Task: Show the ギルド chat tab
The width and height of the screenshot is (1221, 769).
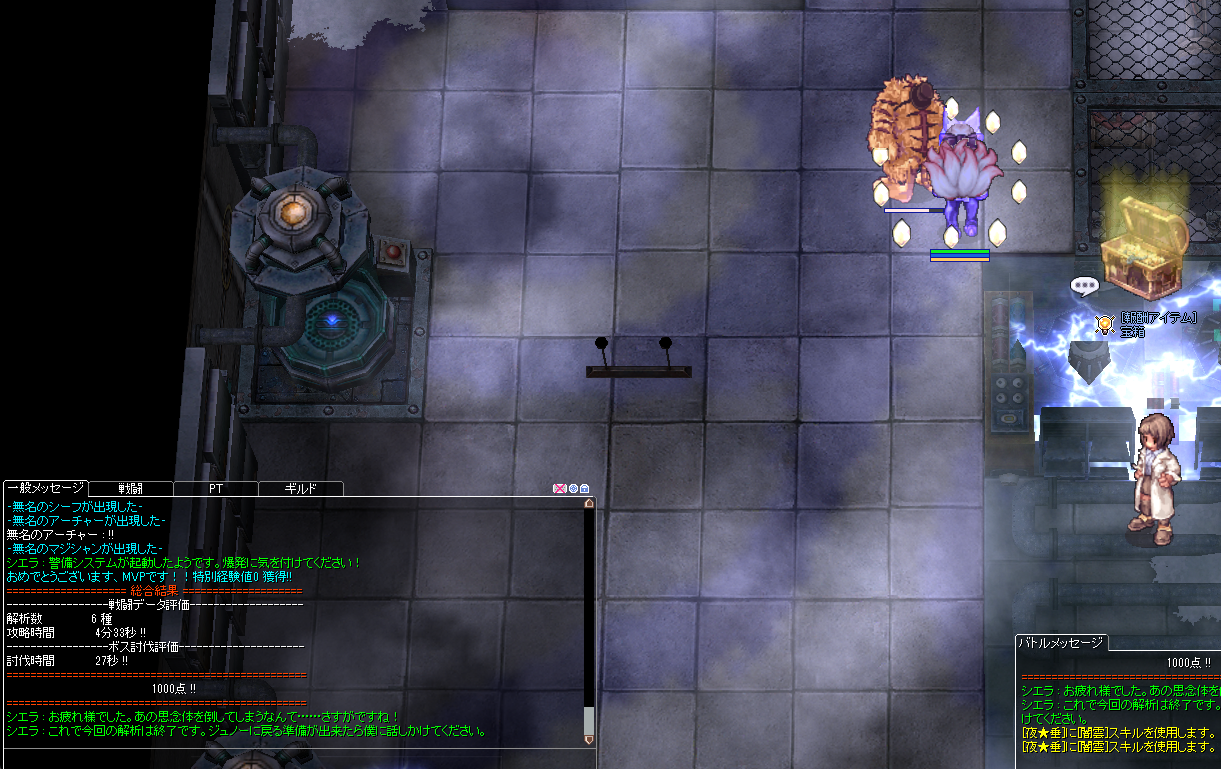Action: pos(301,489)
